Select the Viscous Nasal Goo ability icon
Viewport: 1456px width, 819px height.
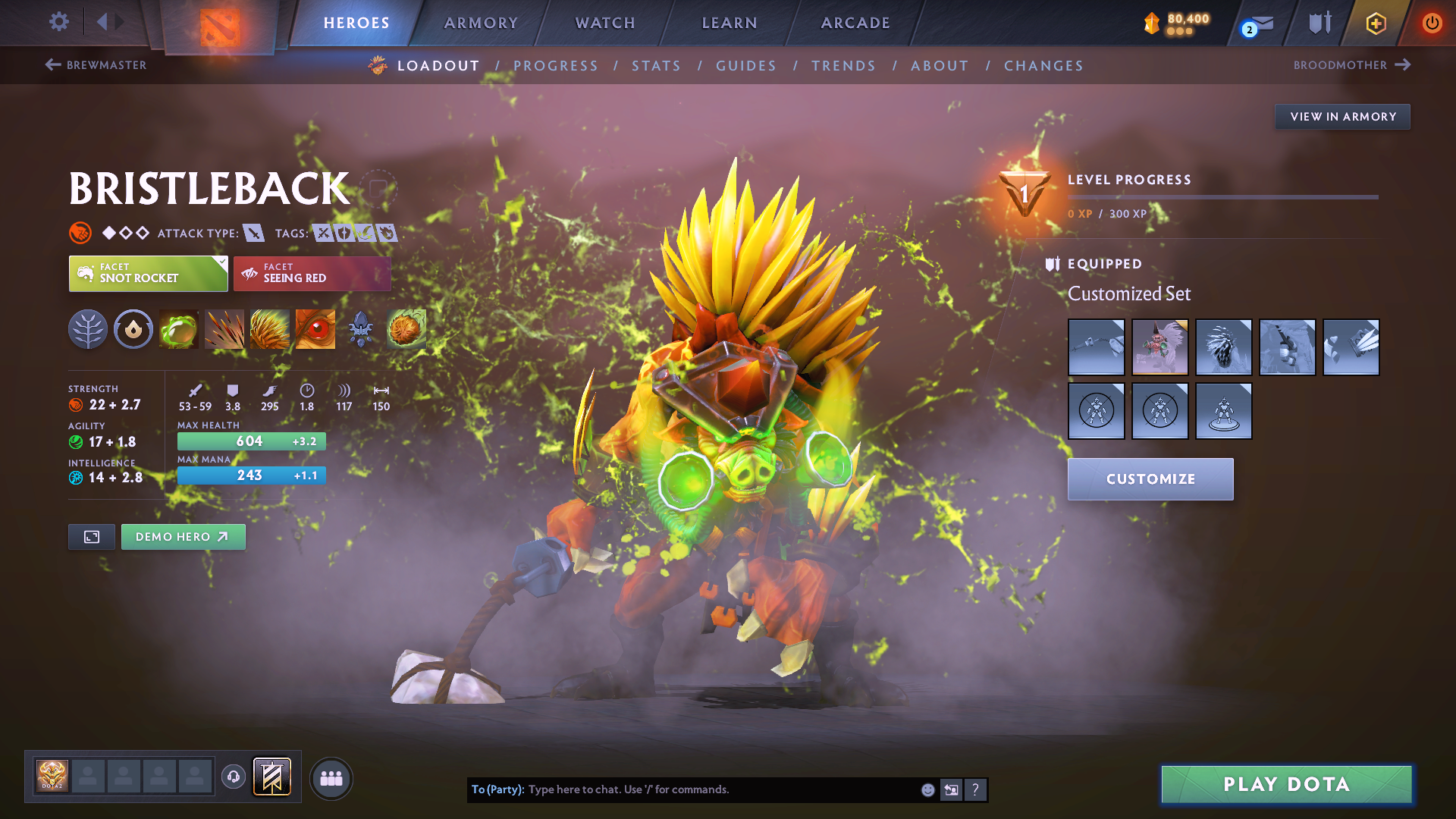pyautogui.click(x=179, y=329)
